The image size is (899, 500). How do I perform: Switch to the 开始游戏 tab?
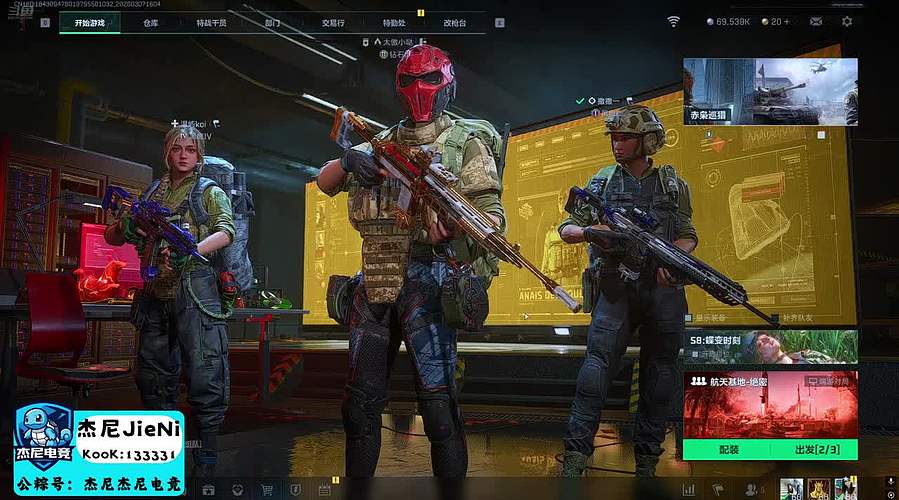(x=89, y=22)
